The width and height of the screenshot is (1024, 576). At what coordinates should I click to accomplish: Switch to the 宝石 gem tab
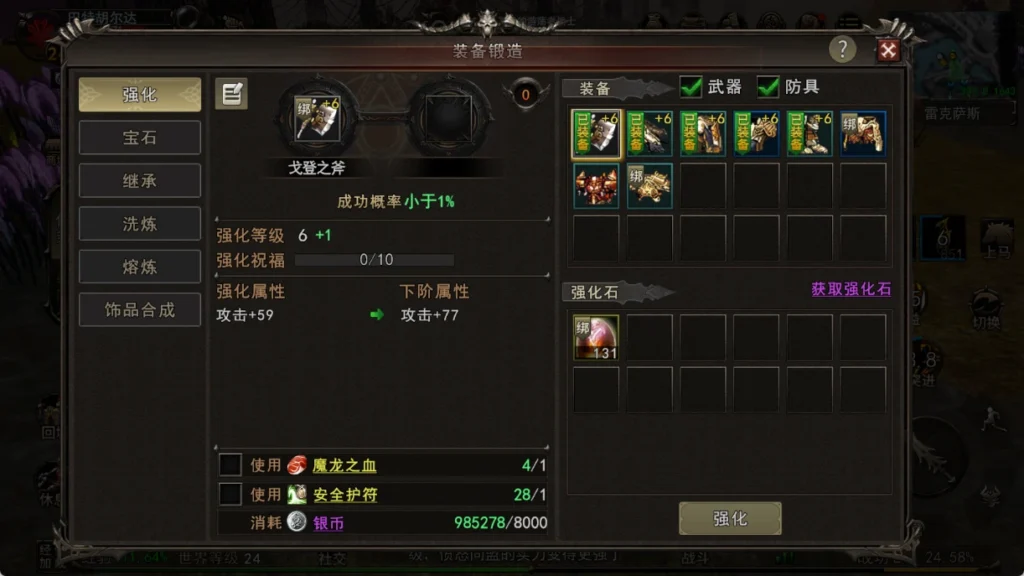[x=140, y=138]
